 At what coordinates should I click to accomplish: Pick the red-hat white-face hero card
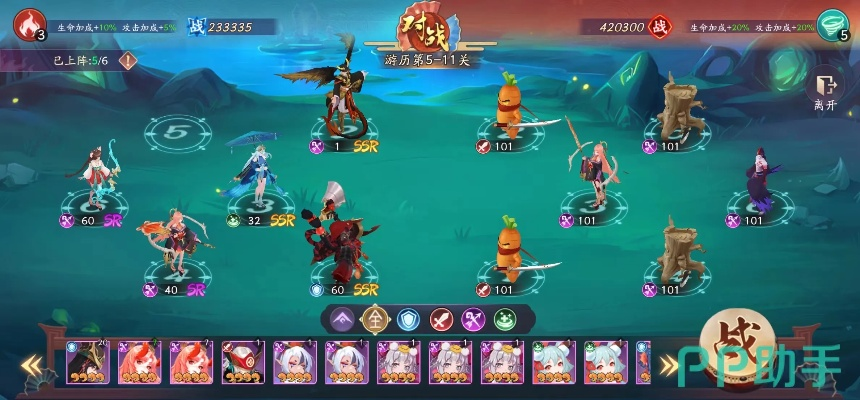pyautogui.click(x=243, y=362)
